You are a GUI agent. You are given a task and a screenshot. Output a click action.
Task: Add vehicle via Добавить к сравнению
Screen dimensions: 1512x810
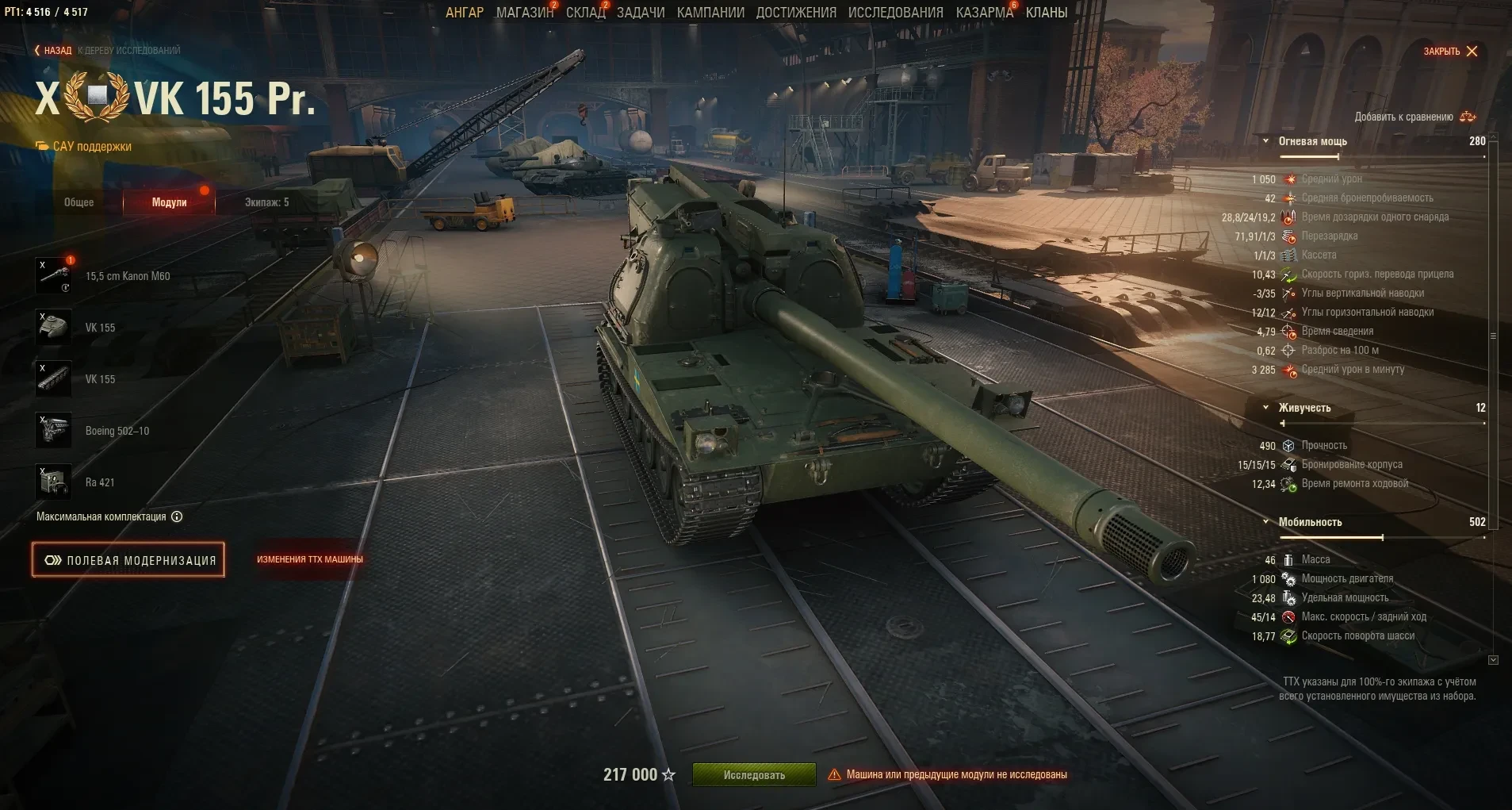[x=1414, y=117]
